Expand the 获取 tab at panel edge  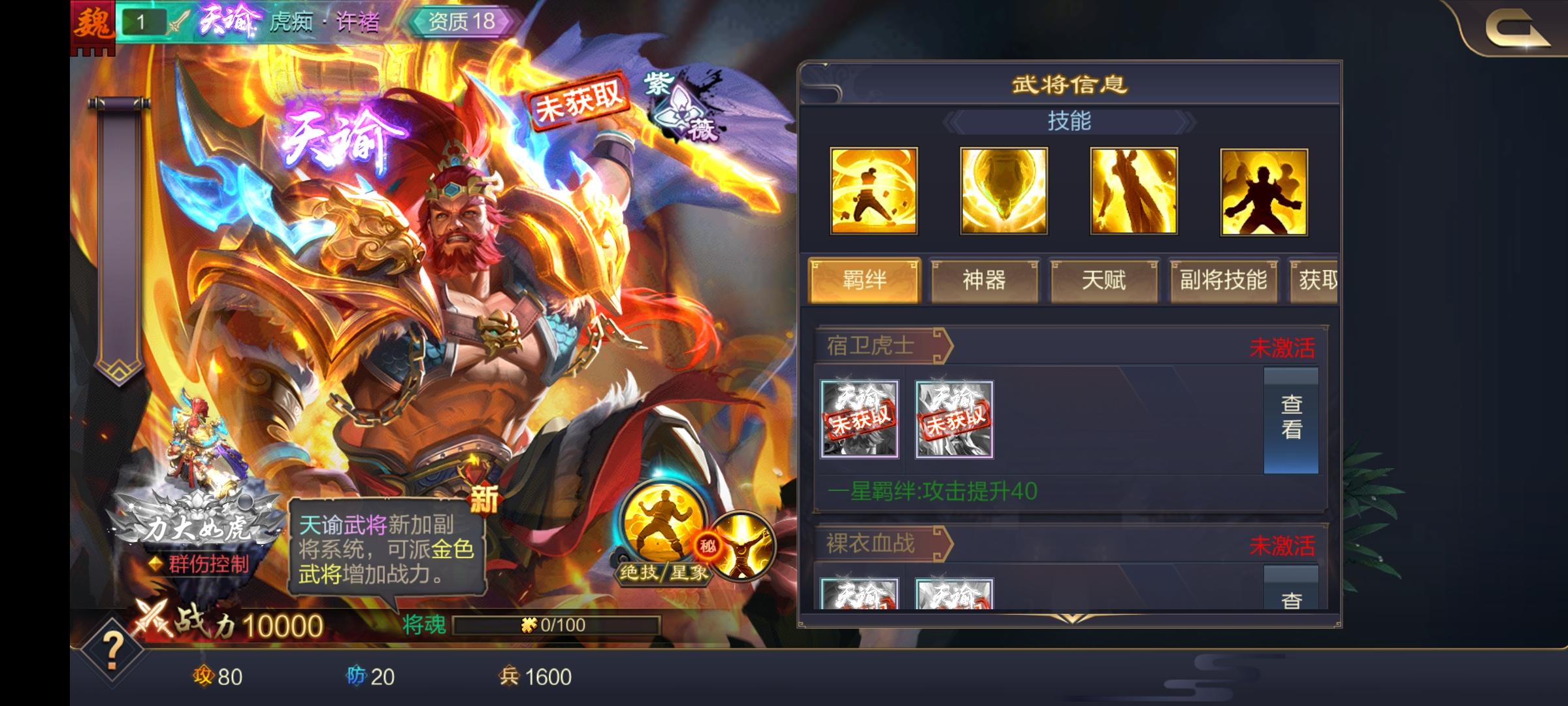tap(1321, 279)
